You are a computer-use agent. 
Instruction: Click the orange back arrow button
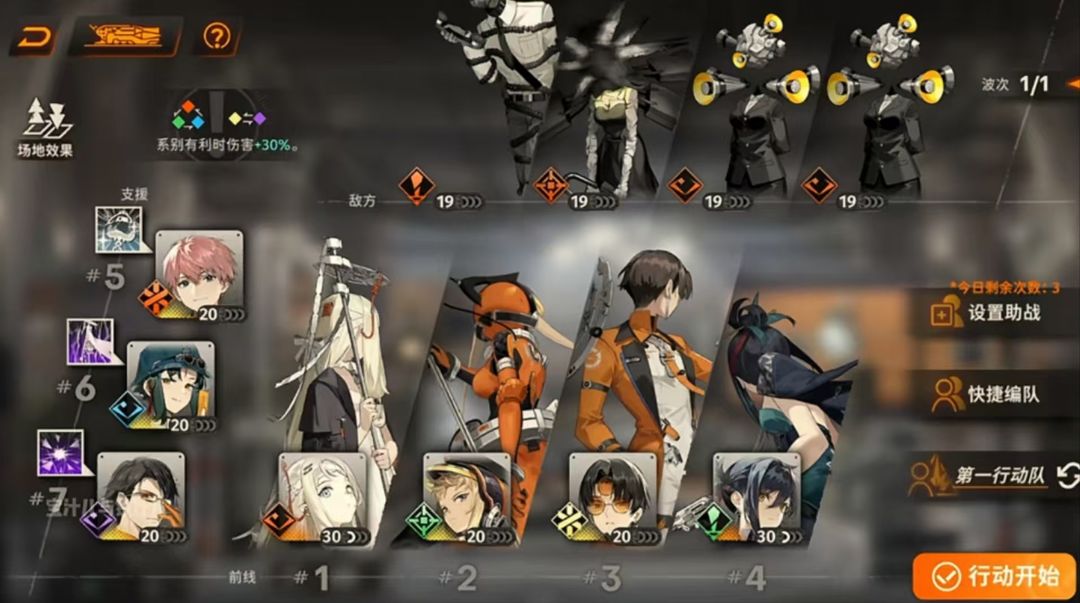[34, 38]
